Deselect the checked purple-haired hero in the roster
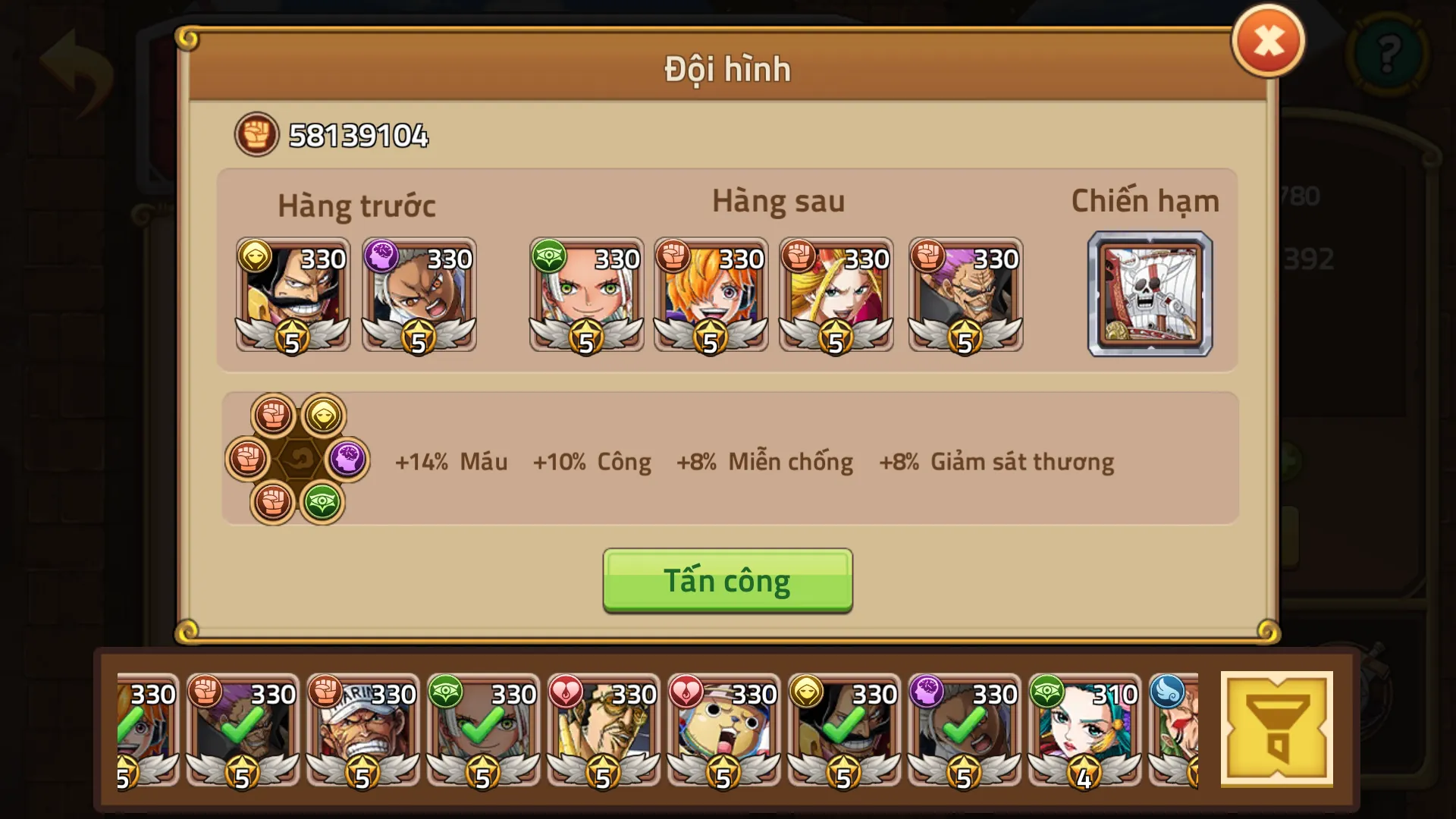Screen dimensions: 1456x819 point(241,728)
